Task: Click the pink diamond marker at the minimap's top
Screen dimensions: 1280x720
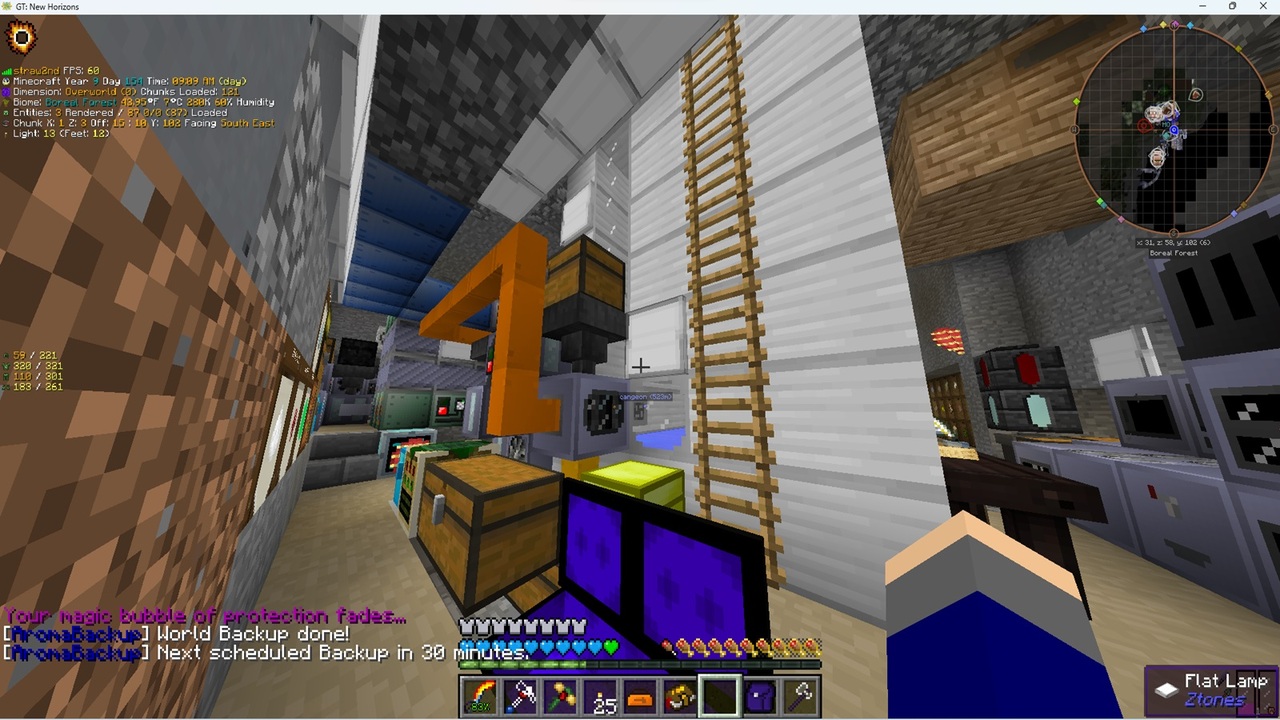Action: pyautogui.click(x=1174, y=25)
